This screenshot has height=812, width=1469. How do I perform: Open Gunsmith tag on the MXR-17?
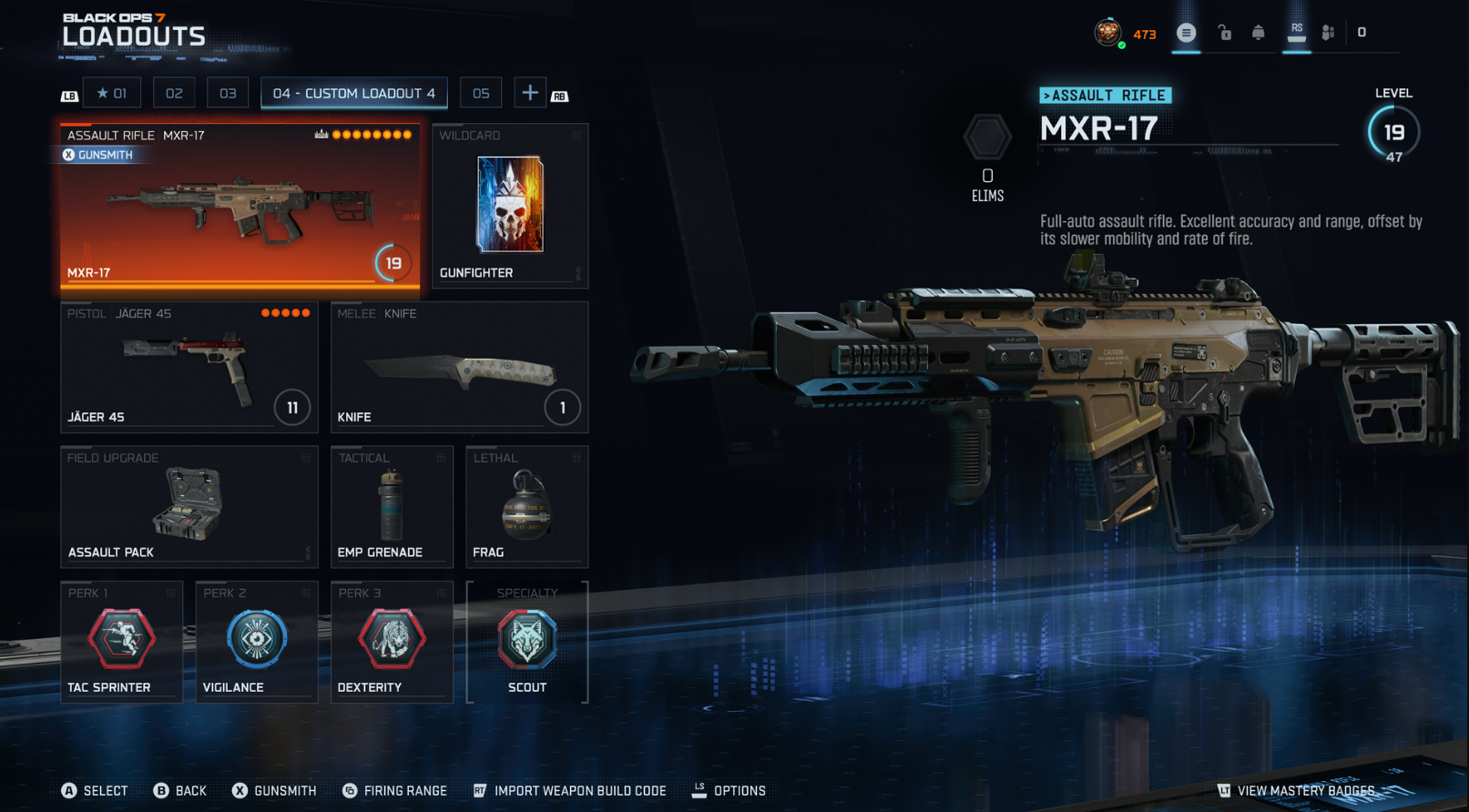tap(98, 155)
